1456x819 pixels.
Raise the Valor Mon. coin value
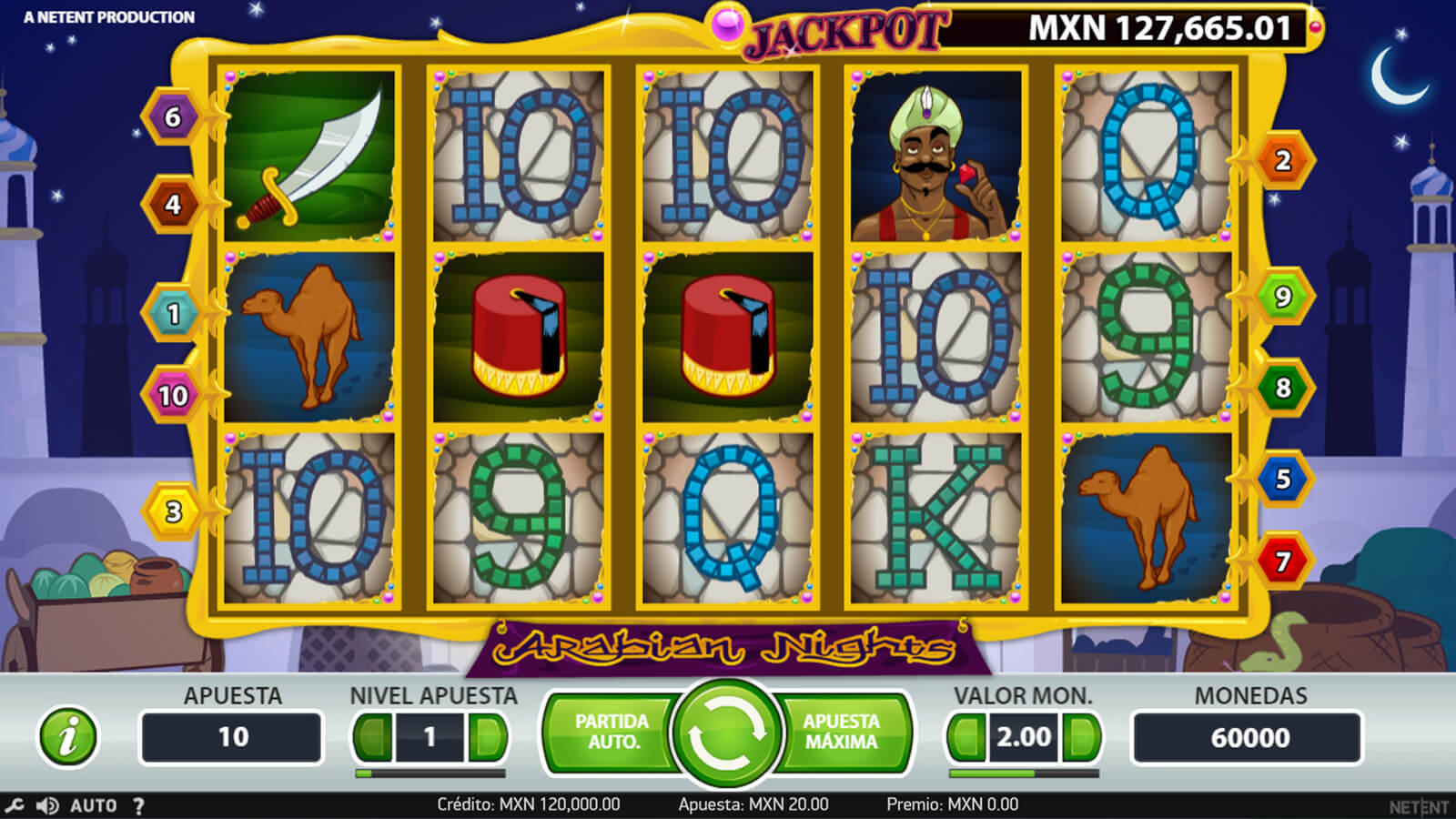tap(1081, 737)
